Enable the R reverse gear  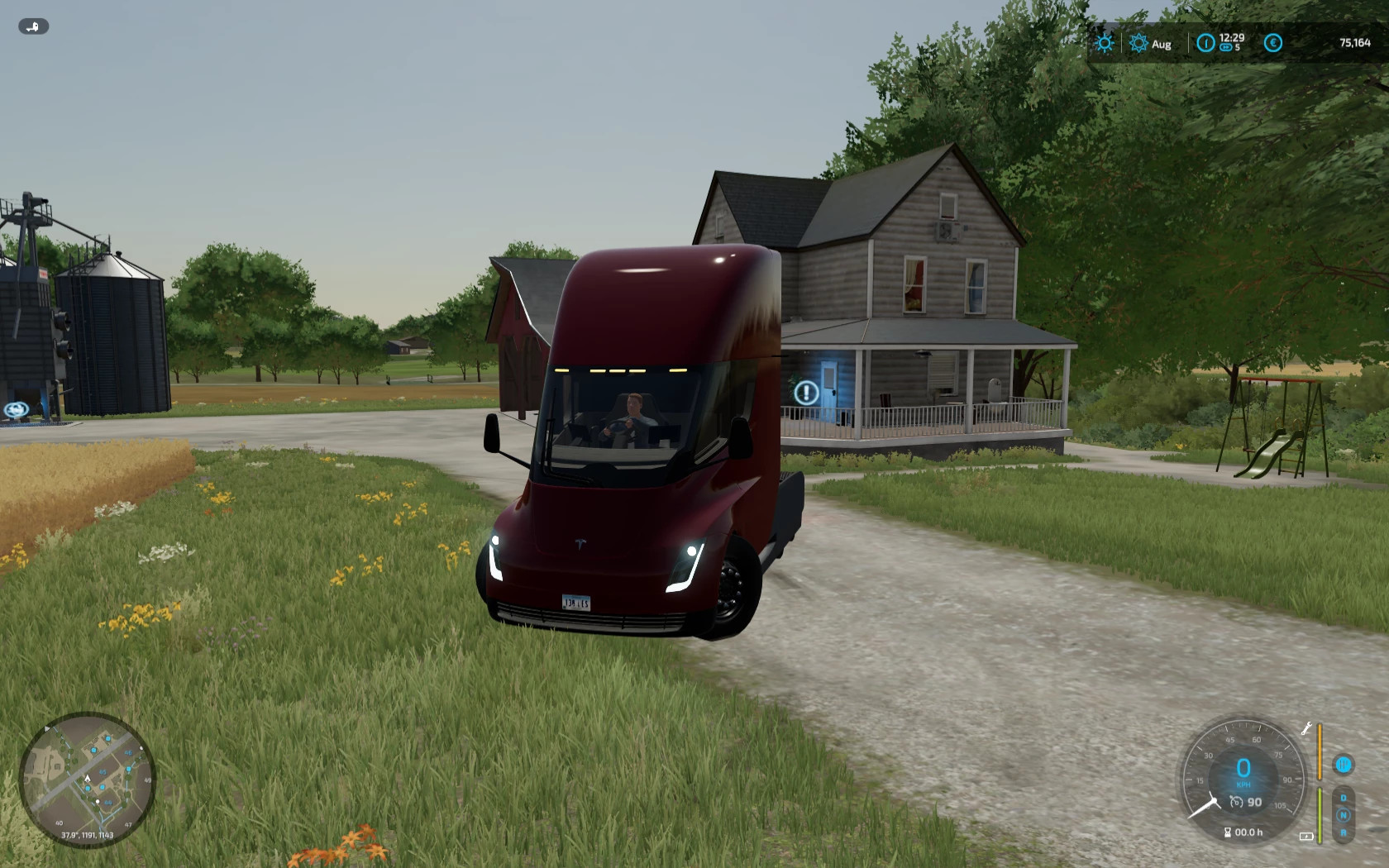pos(1344,833)
